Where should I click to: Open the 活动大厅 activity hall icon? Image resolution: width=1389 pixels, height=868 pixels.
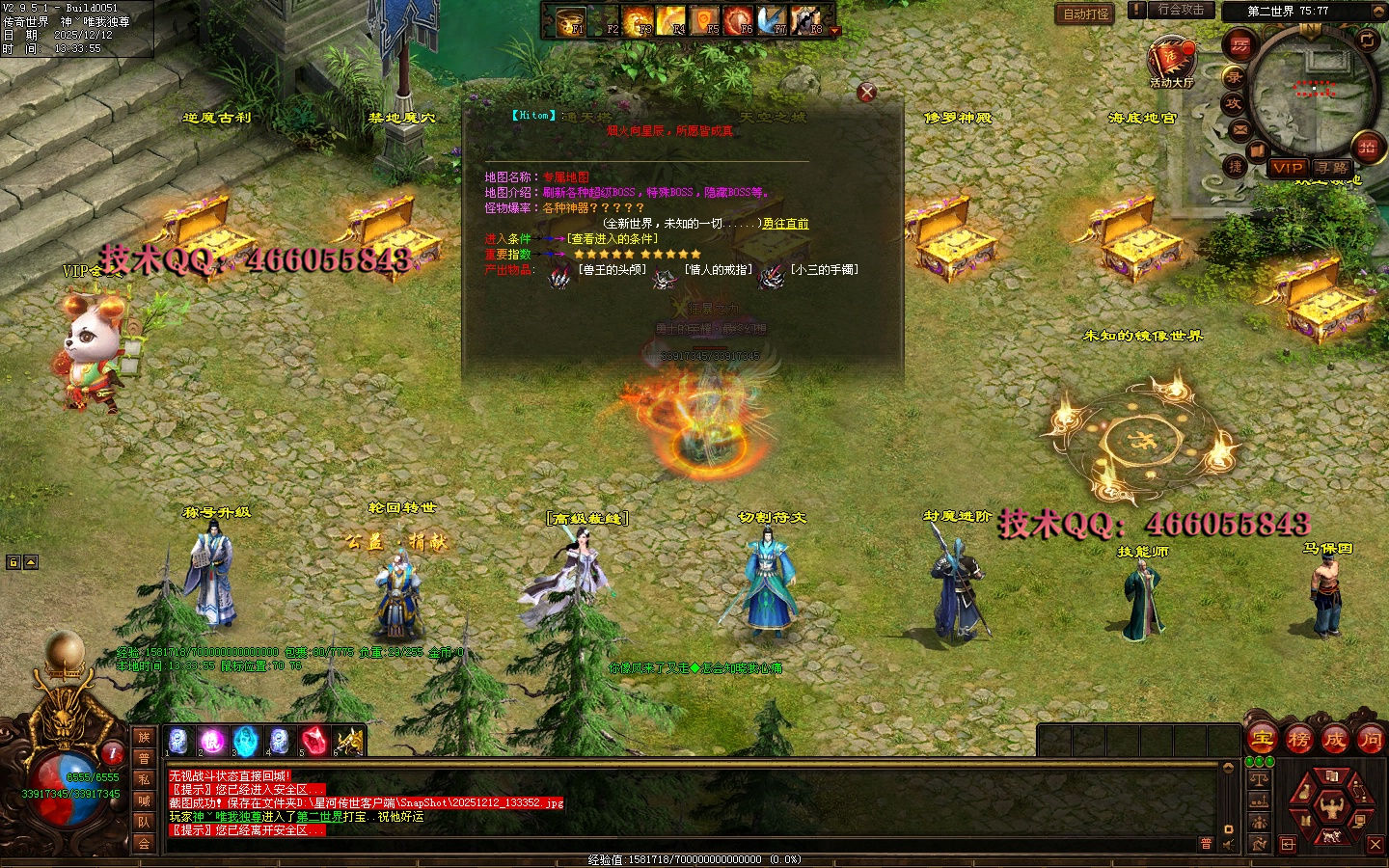[1171, 59]
